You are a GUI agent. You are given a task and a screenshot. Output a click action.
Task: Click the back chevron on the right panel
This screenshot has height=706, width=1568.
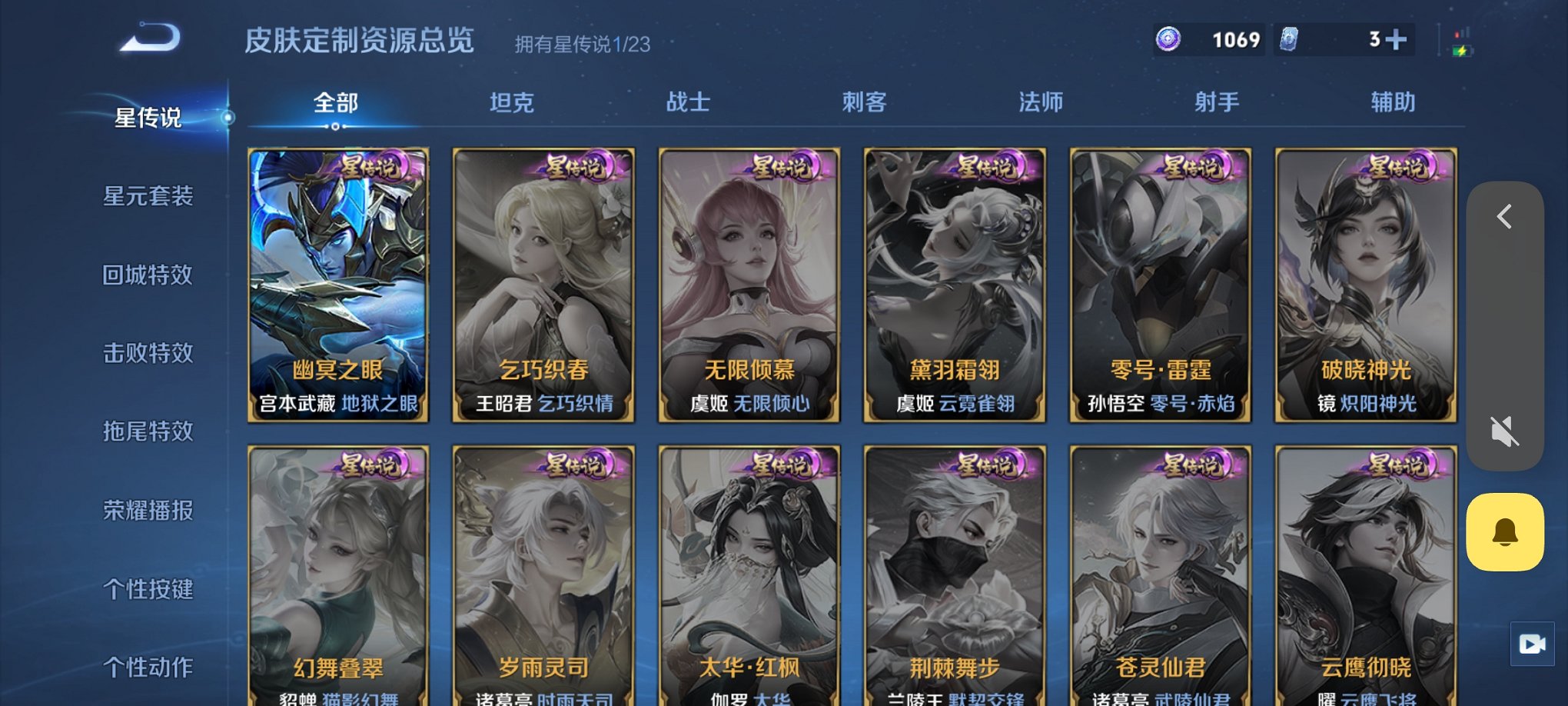point(1504,216)
